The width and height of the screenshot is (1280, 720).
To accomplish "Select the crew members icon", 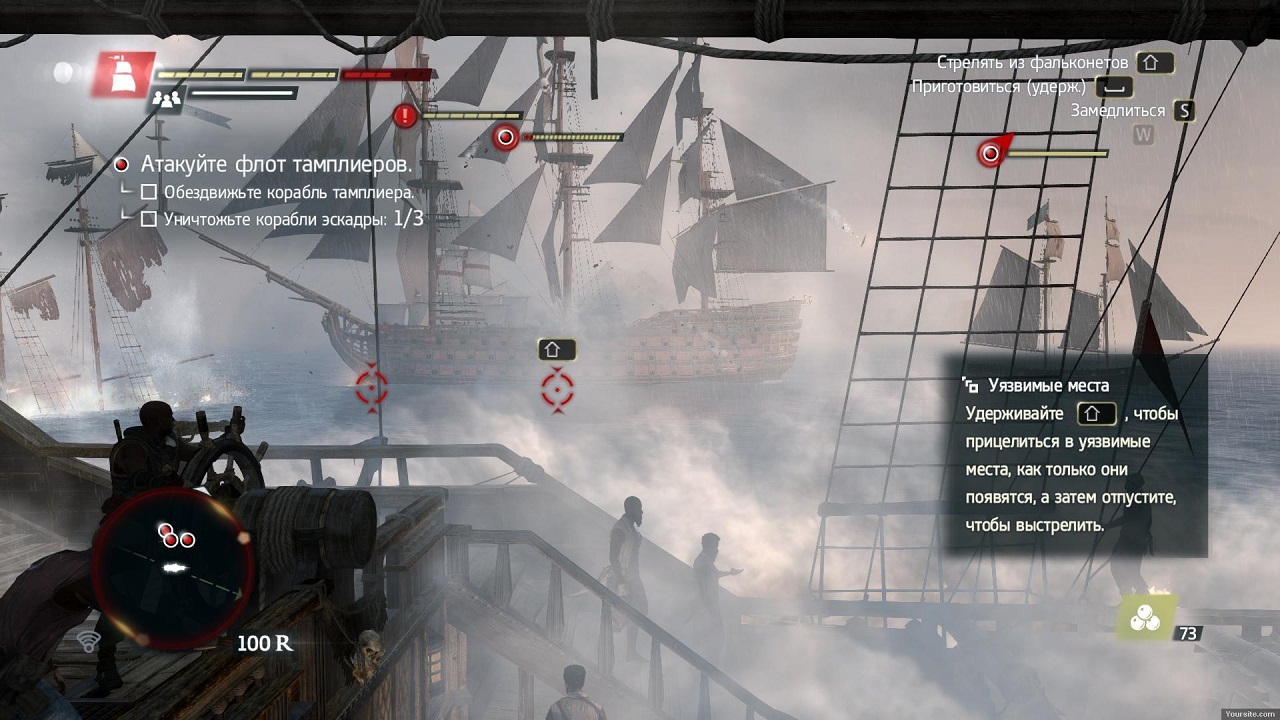I will [166, 98].
